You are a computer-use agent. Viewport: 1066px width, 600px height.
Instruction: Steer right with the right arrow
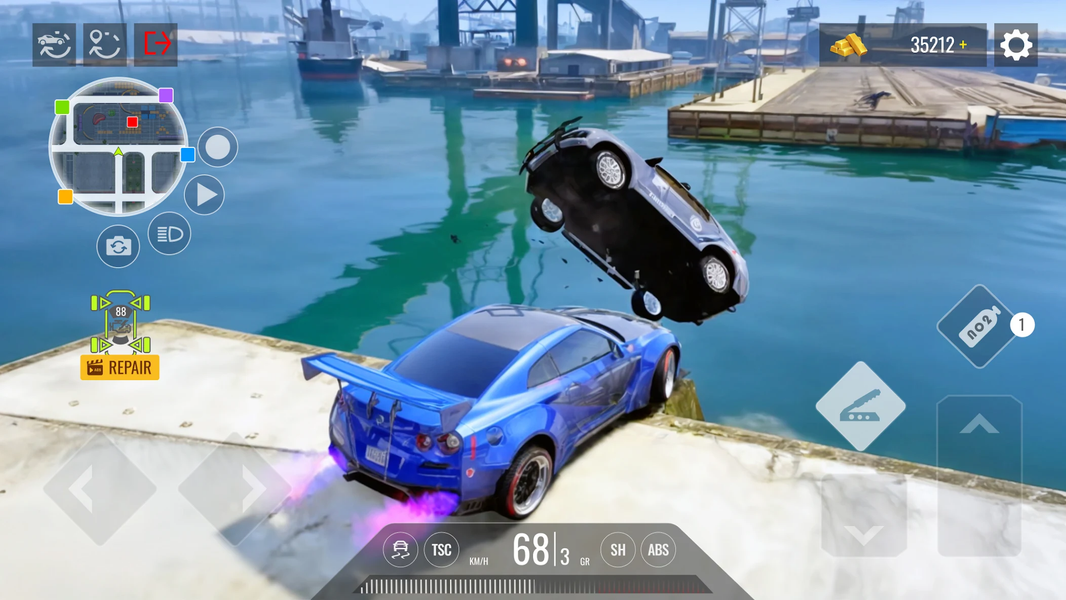235,488
